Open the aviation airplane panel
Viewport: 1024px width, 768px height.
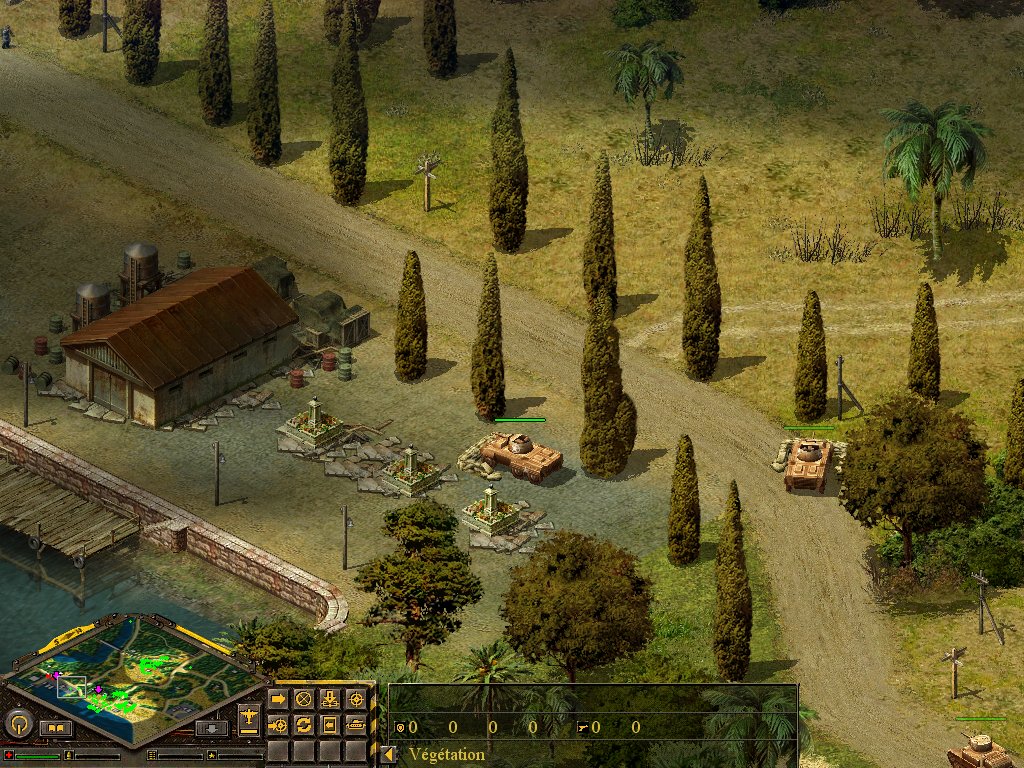click(x=249, y=718)
